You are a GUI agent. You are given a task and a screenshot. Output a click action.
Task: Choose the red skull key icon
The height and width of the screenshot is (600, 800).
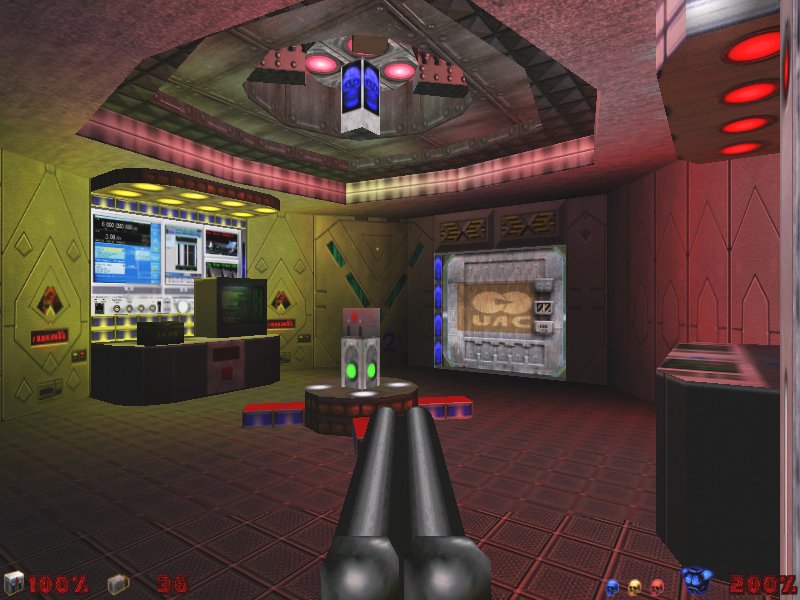pyautogui.click(x=657, y=586)
